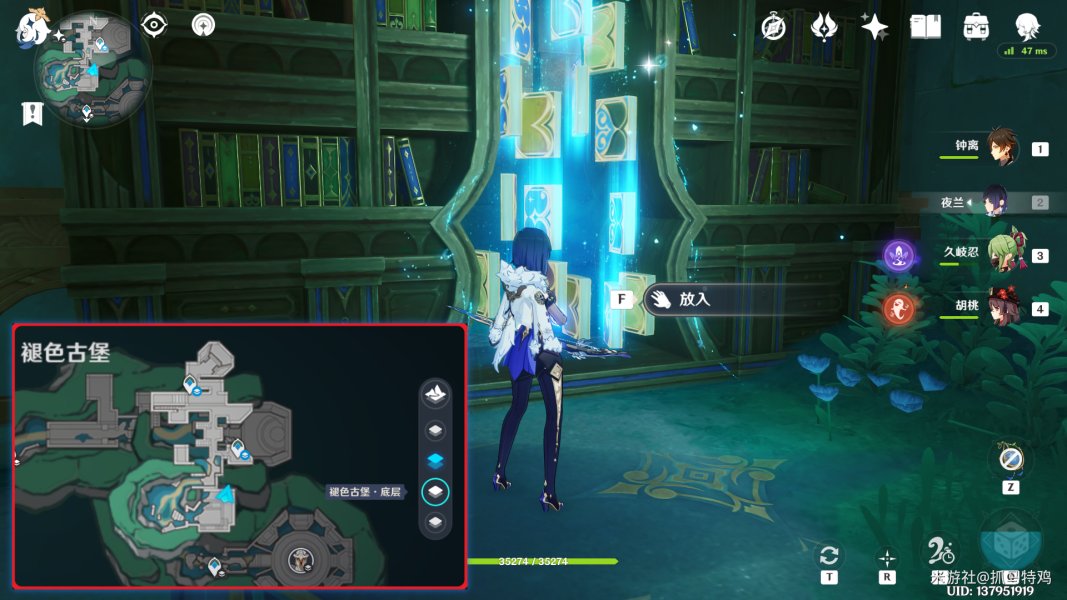
Task: Open the circular minimap
Action: coord(91,70)
